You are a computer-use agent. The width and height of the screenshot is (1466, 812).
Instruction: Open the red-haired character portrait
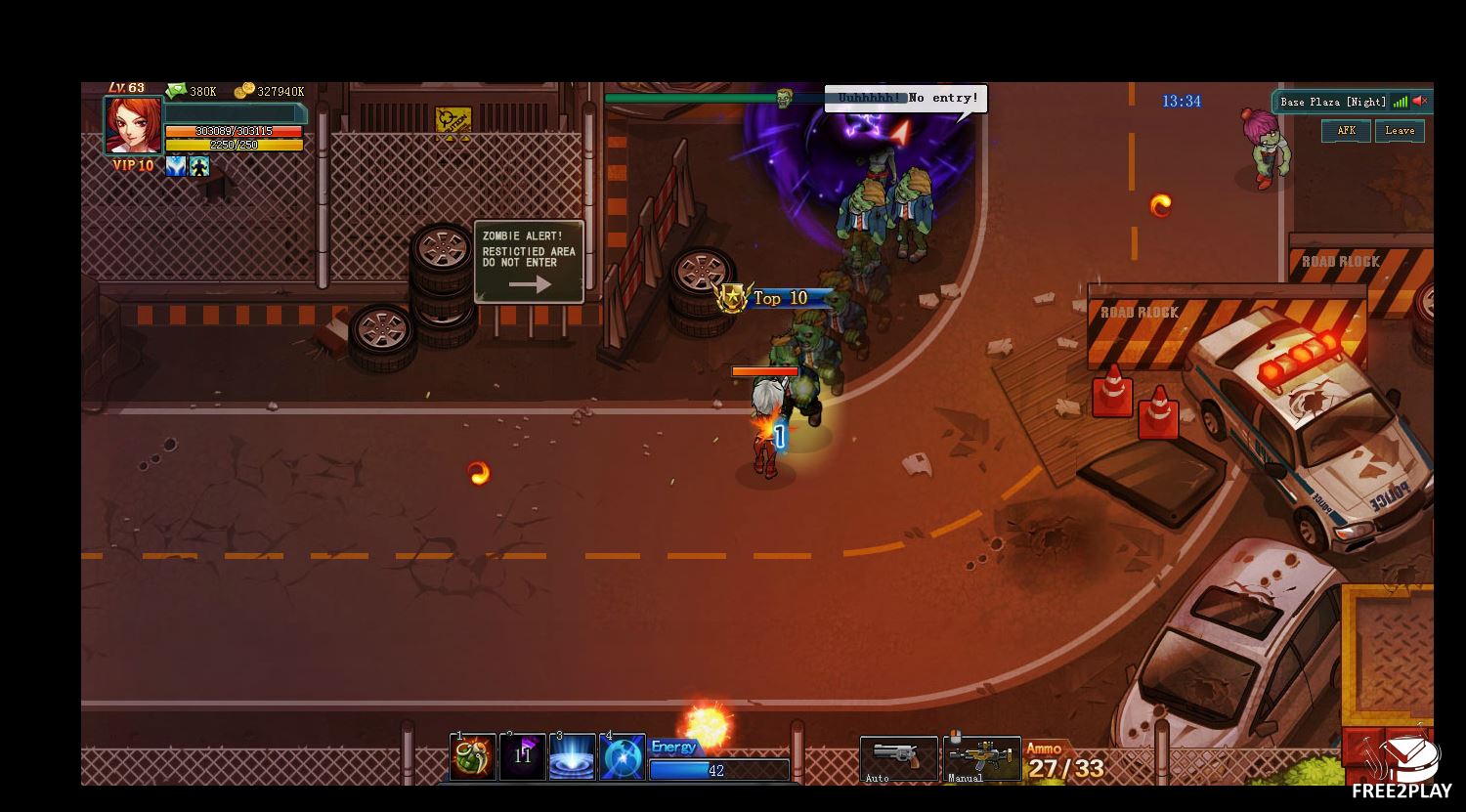pyautogui.click(x=133, y=125)
